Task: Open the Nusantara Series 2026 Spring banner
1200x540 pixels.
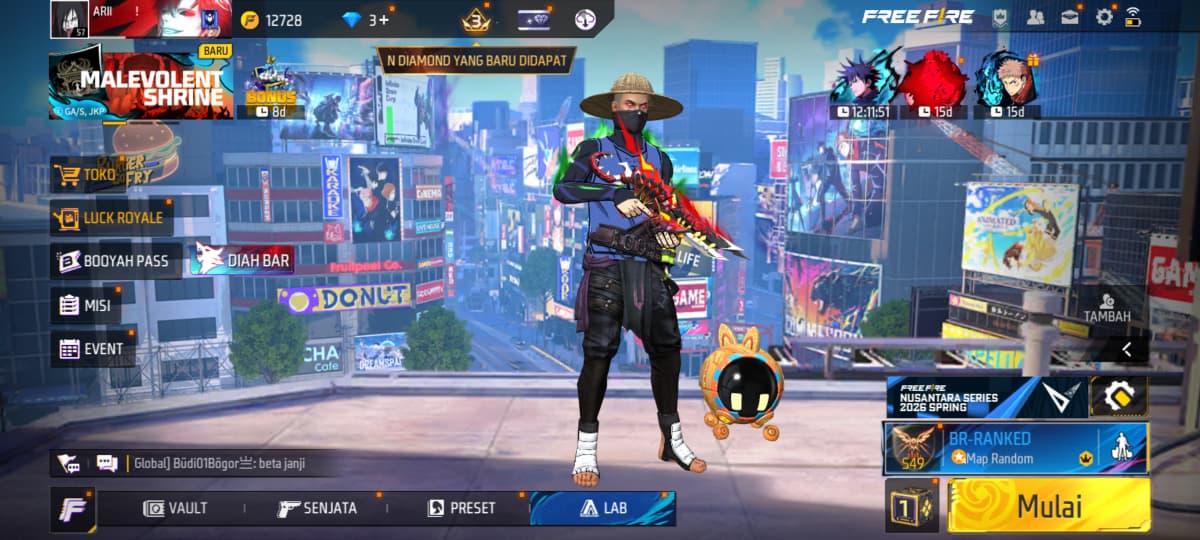Action: 984,397
